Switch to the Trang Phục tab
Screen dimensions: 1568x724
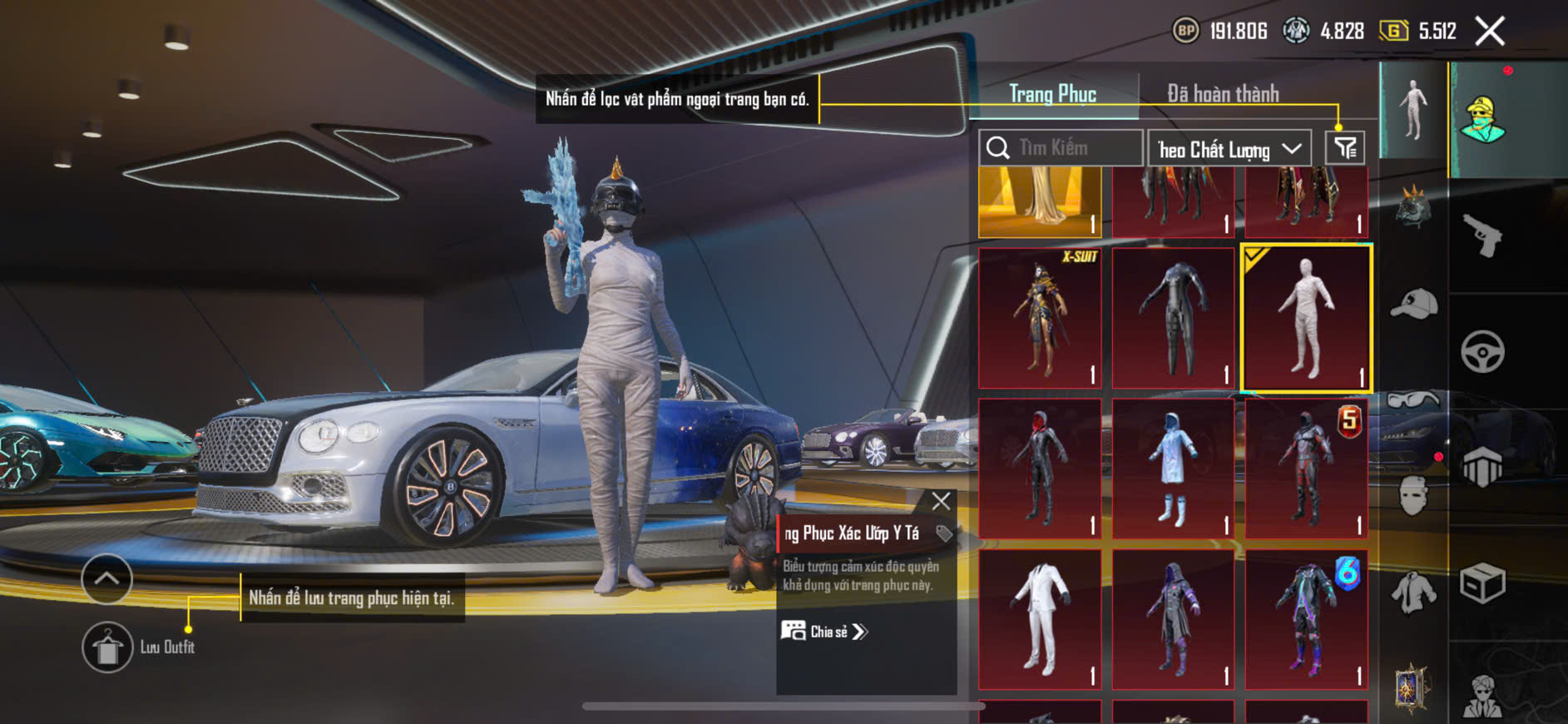click(x=1052, y=94)
